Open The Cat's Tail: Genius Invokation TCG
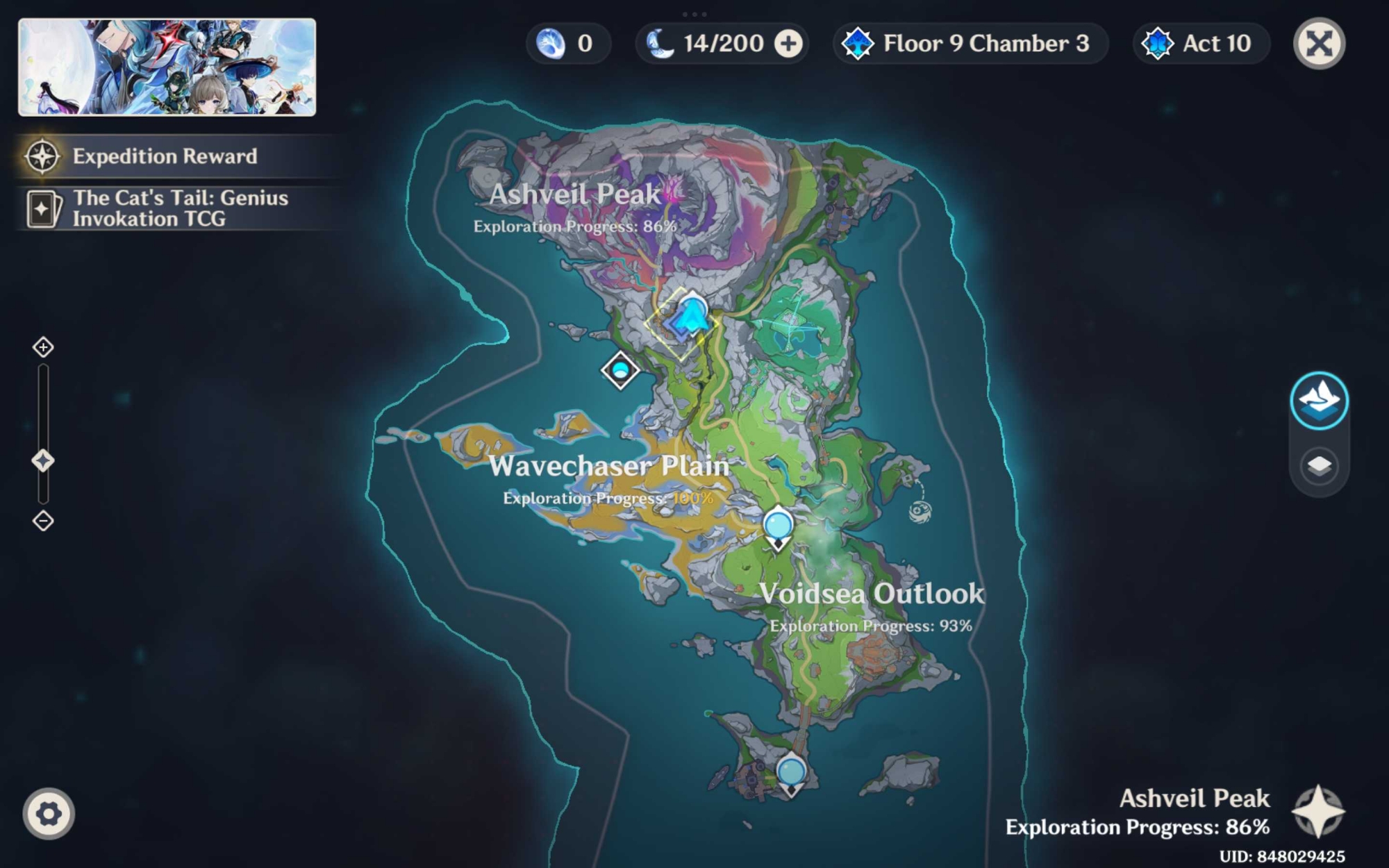 [x=179, y=208]
